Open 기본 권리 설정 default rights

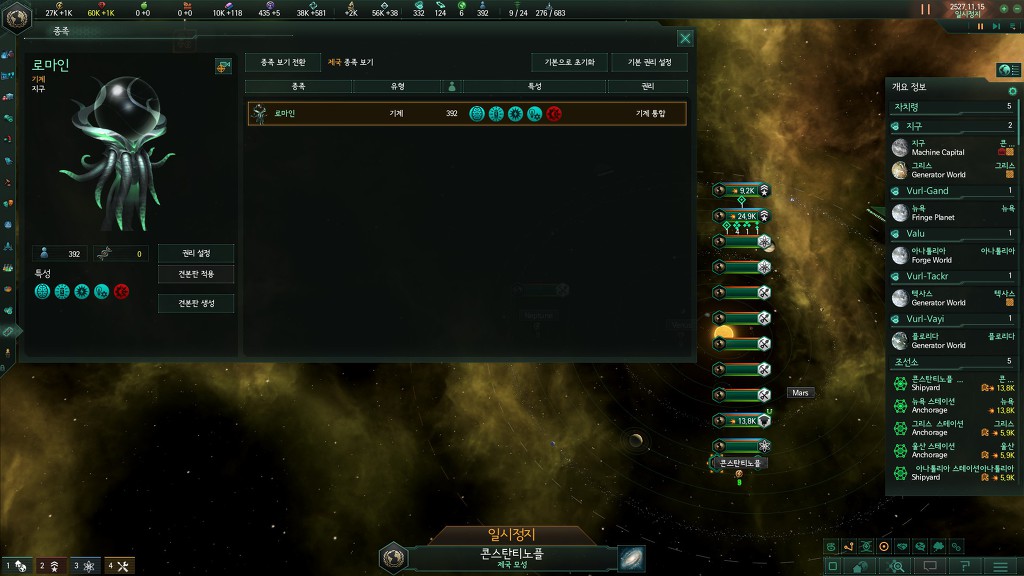click(649, 62)
